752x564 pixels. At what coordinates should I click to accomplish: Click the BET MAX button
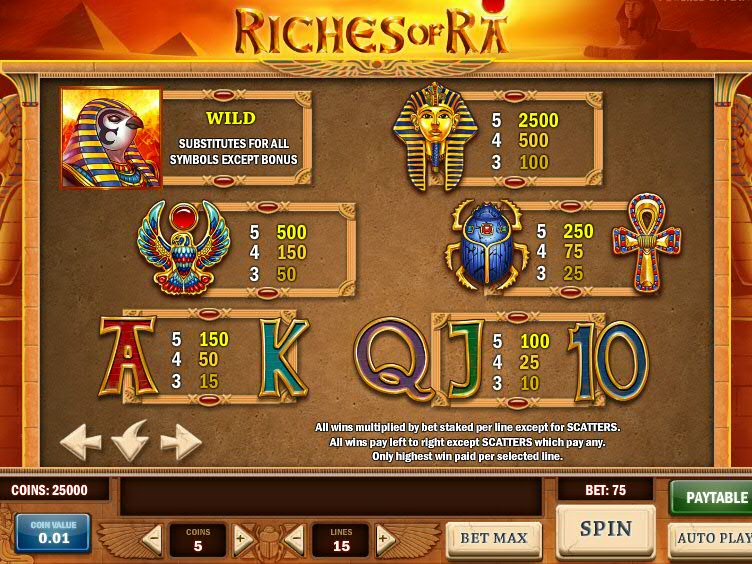point(493,538)
